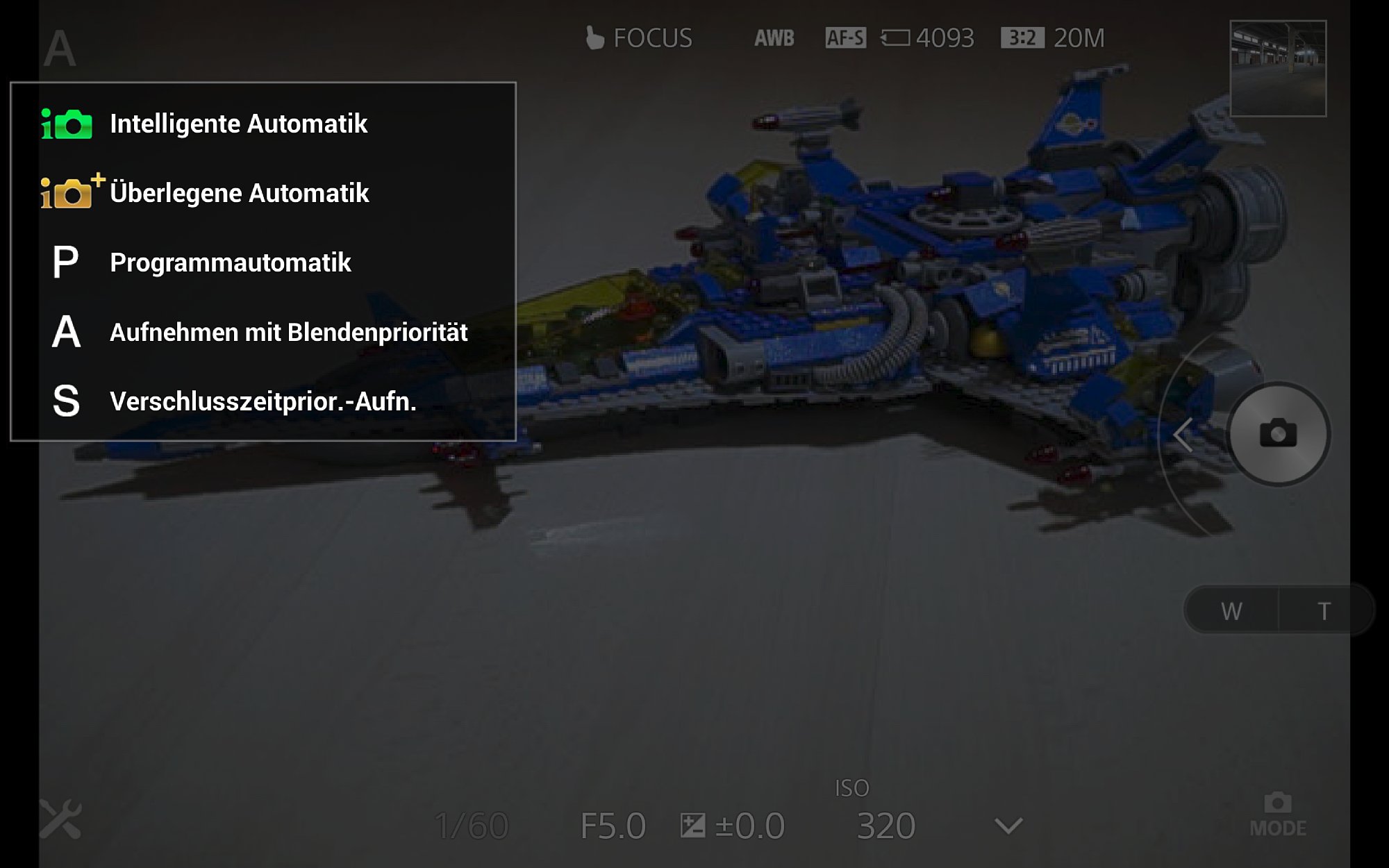Zoom out with the W button
This screenshot has height=868, width=1389.
coord(1231,611)
